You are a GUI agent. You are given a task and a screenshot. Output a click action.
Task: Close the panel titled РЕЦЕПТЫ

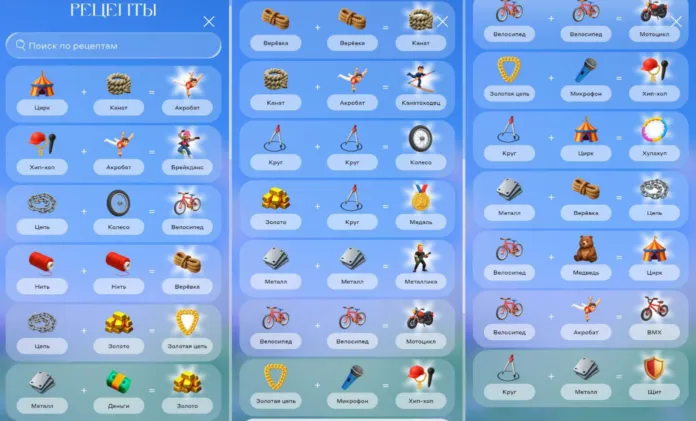tap(209, 21)
